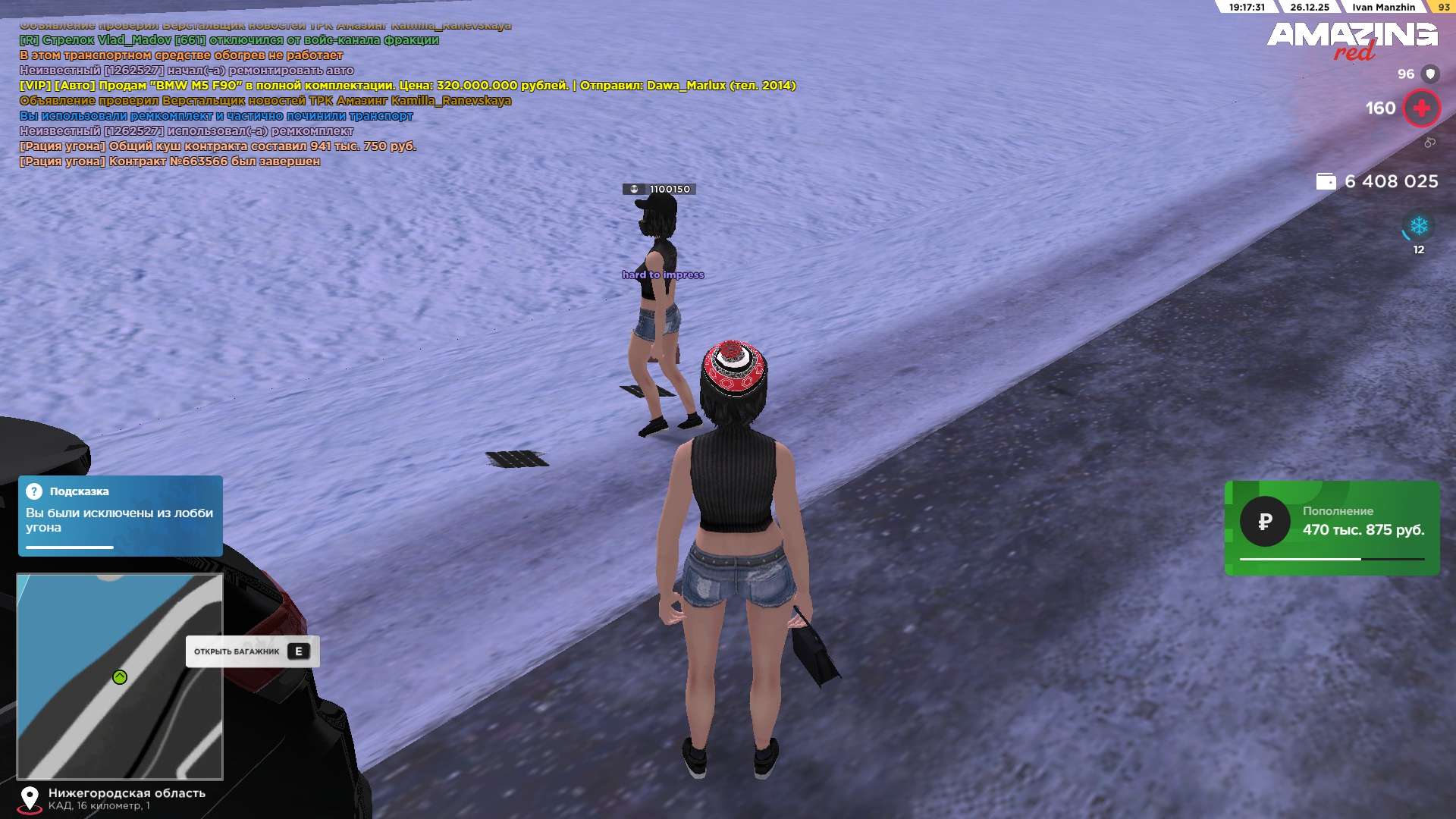Click the Нижегородская область location pin

[30, 799]
